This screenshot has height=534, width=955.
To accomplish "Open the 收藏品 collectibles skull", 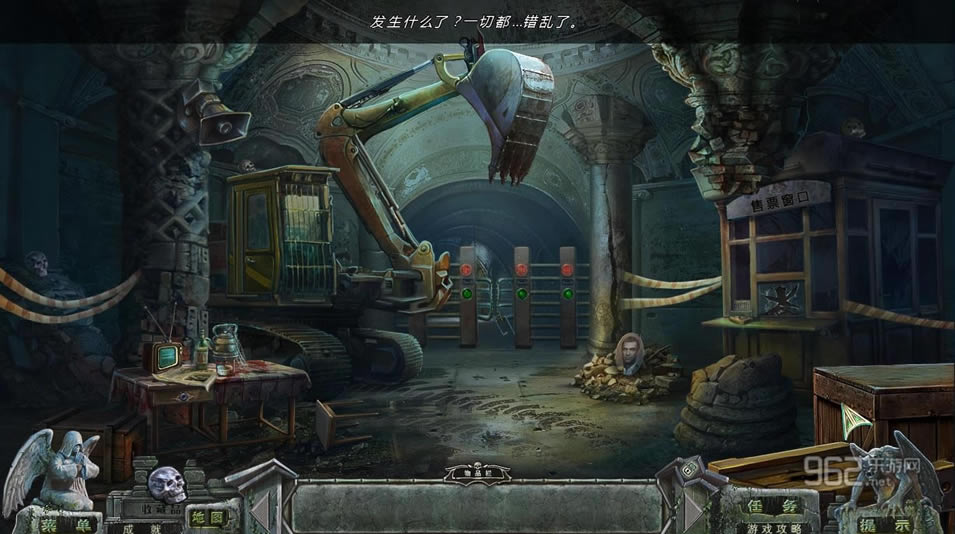I will [167, 485].
